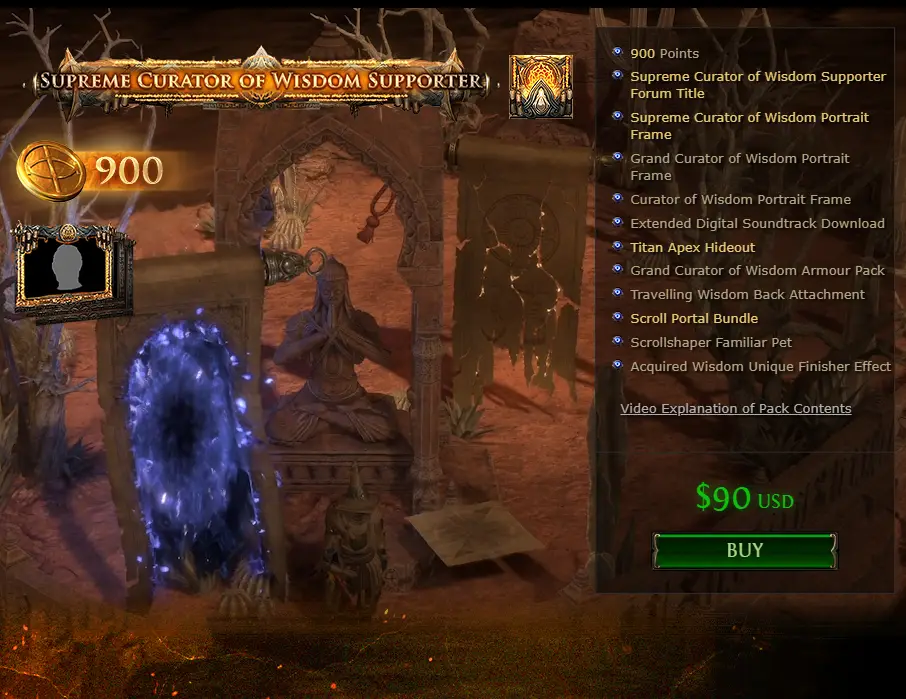Open Supreme Curator of Wisdom Portrait Frame

(x=749, y=125)
